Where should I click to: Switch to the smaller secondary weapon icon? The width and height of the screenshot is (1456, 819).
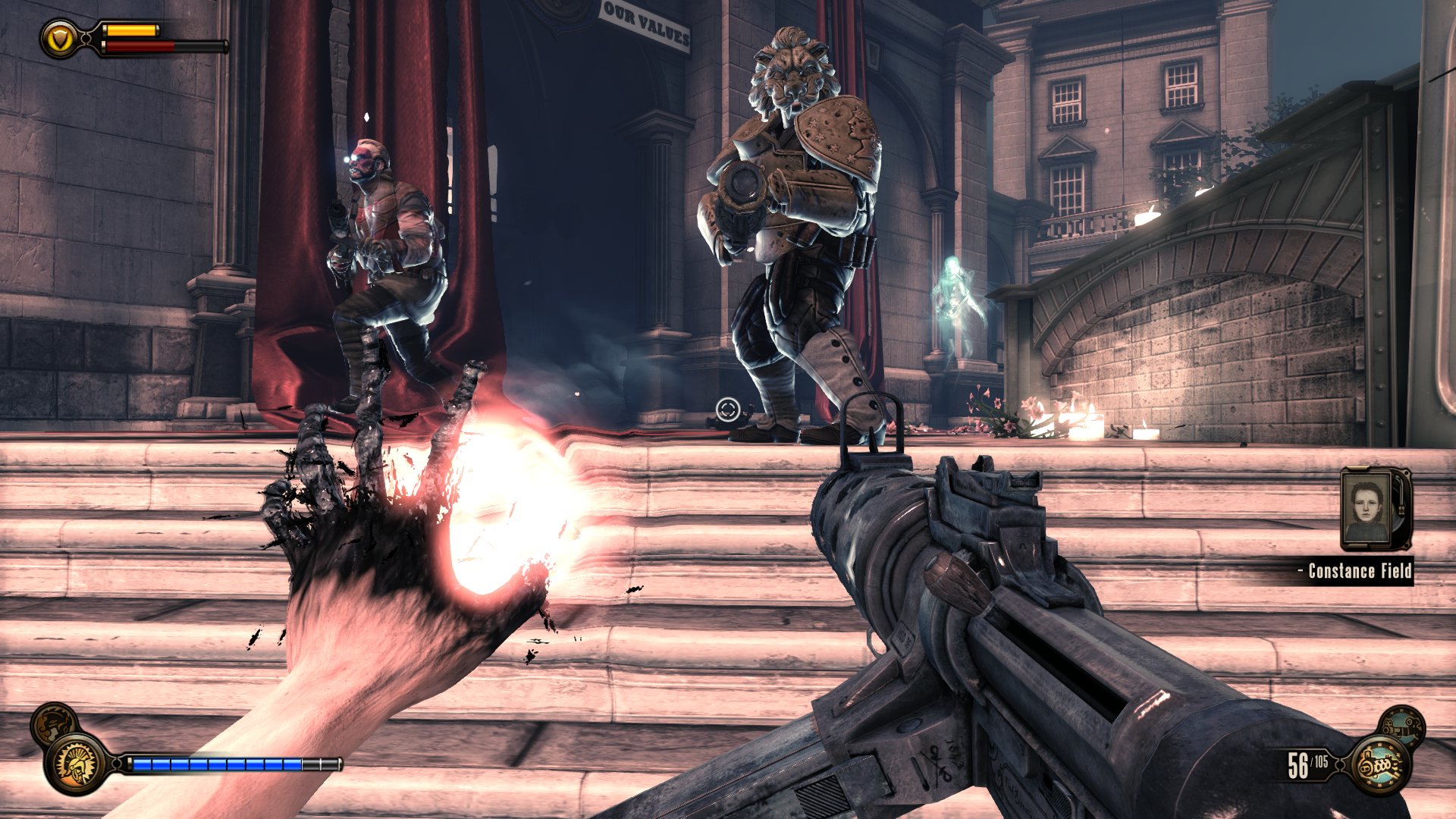click(1401, 727)
